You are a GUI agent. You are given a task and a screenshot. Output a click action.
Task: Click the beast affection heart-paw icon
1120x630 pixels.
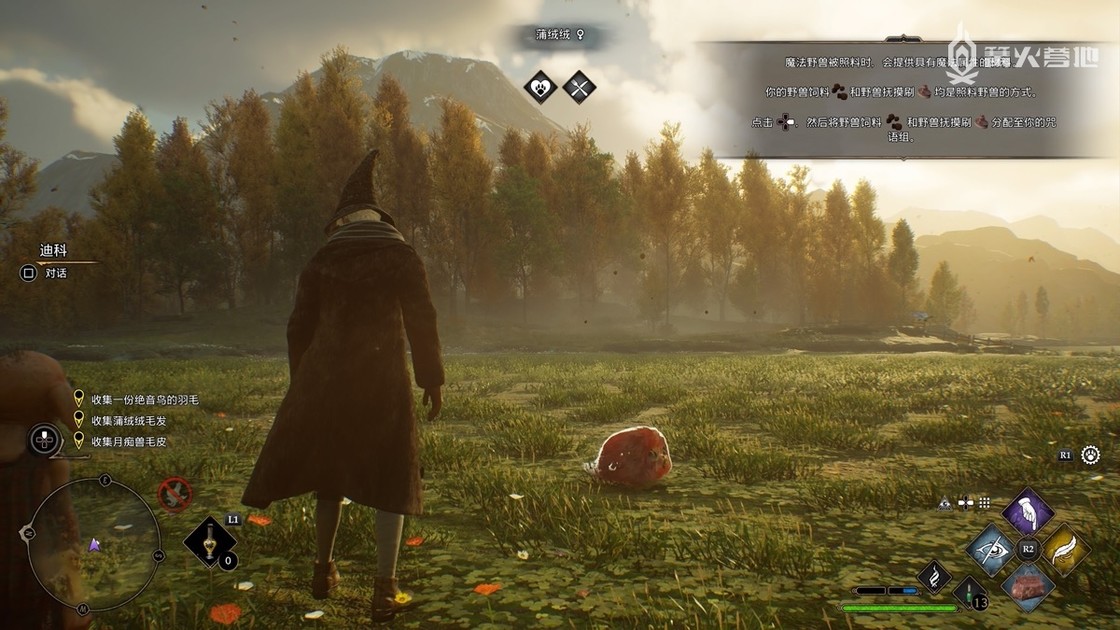[x=541, y=87]
